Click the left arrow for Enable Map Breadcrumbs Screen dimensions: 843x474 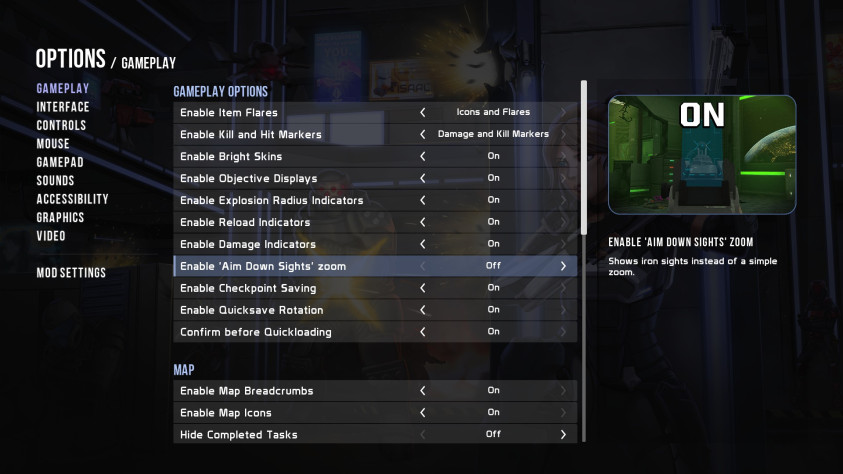[x=423, y=391]
